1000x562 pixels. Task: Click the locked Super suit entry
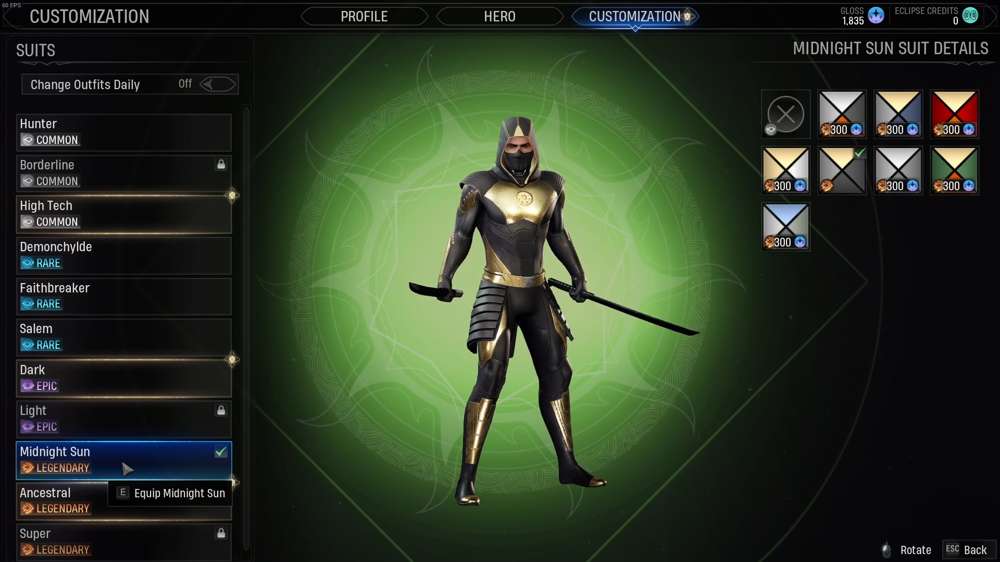pos(124,541)
